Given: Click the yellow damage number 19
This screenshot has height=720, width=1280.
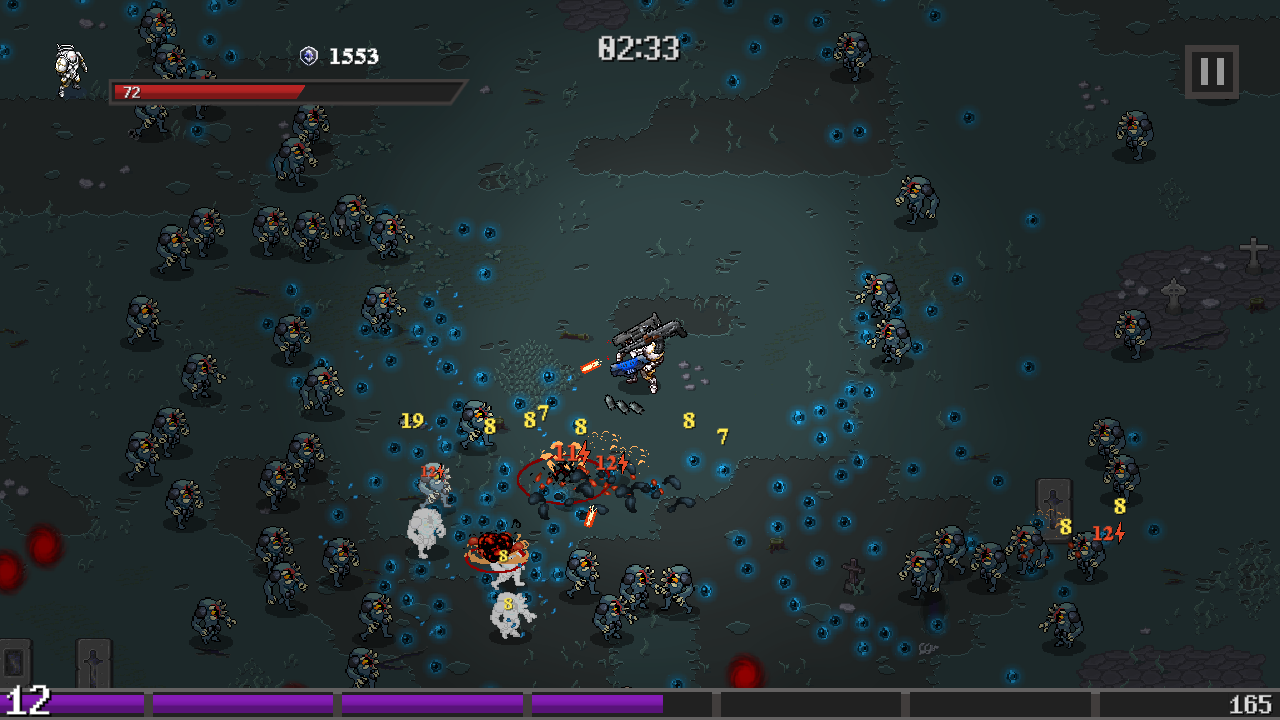Looking at the screenshot, I should [411, 421].
